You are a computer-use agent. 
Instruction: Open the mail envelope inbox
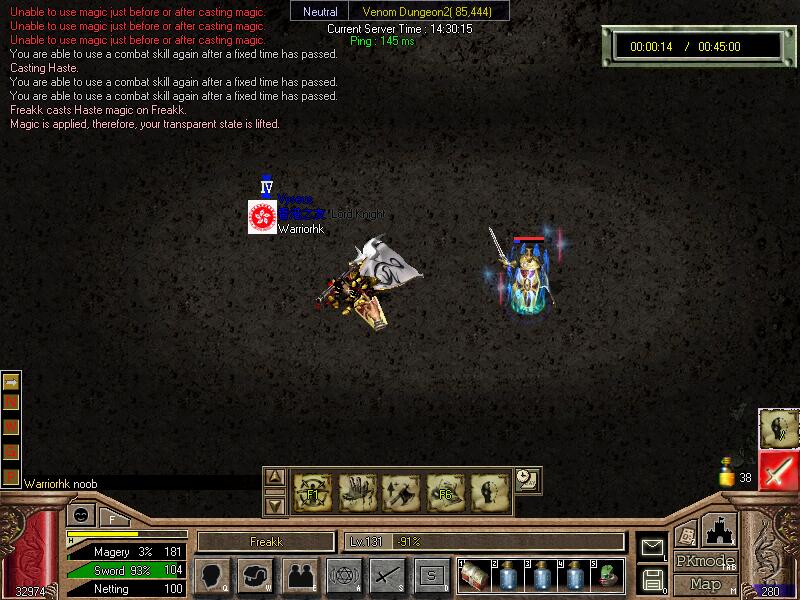[652, 547]
